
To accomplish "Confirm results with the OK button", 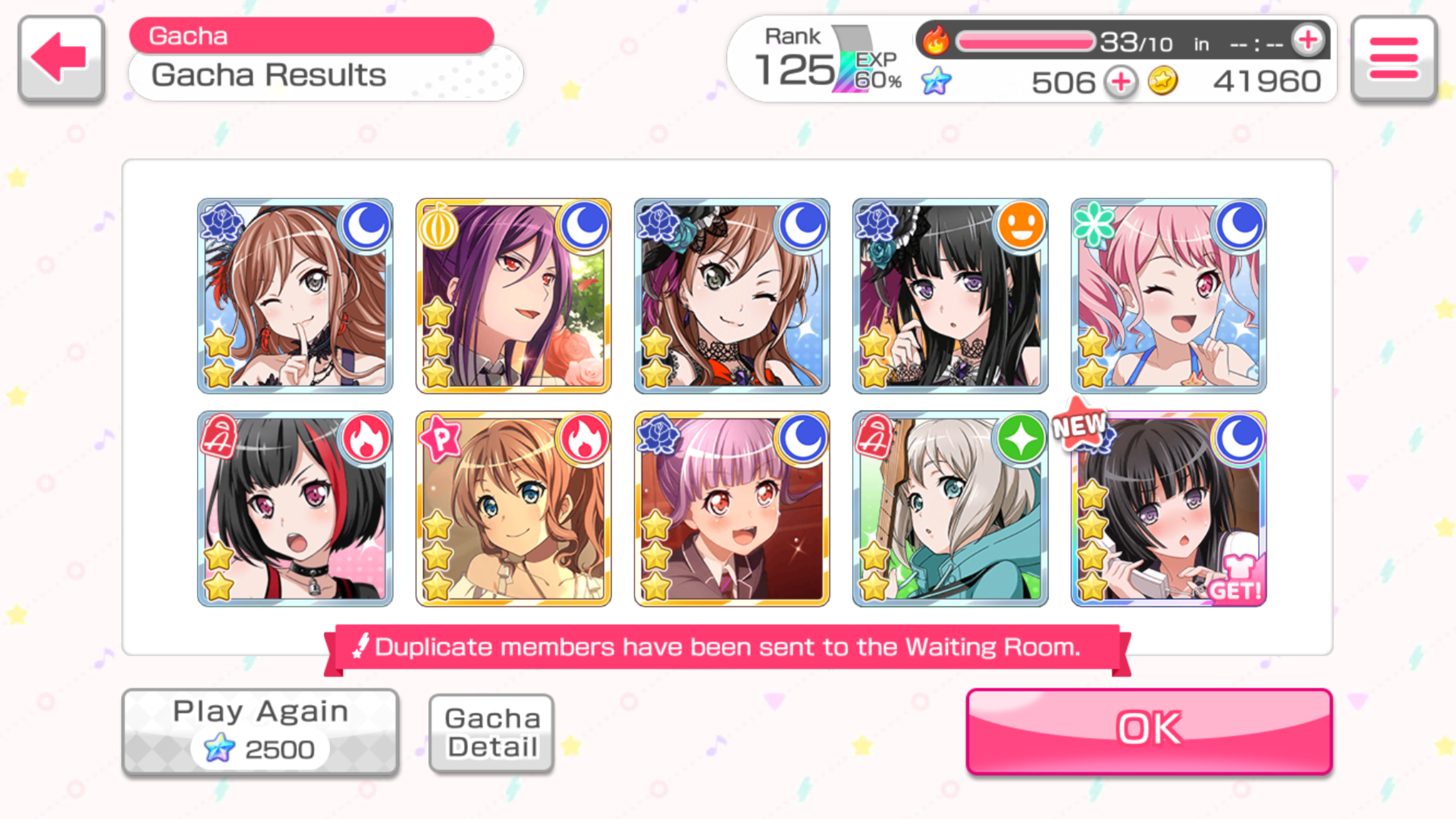I will coord(1149,731).
